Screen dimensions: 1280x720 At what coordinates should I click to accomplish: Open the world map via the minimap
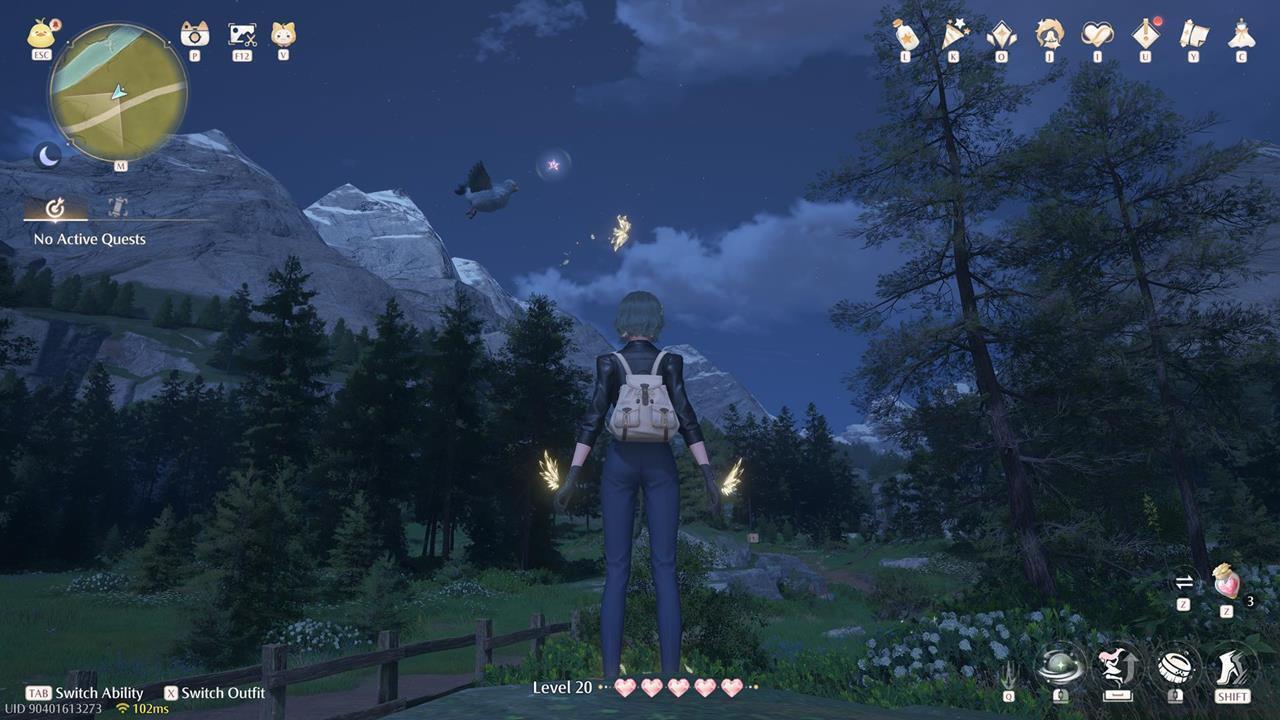[x=118, y=90]
